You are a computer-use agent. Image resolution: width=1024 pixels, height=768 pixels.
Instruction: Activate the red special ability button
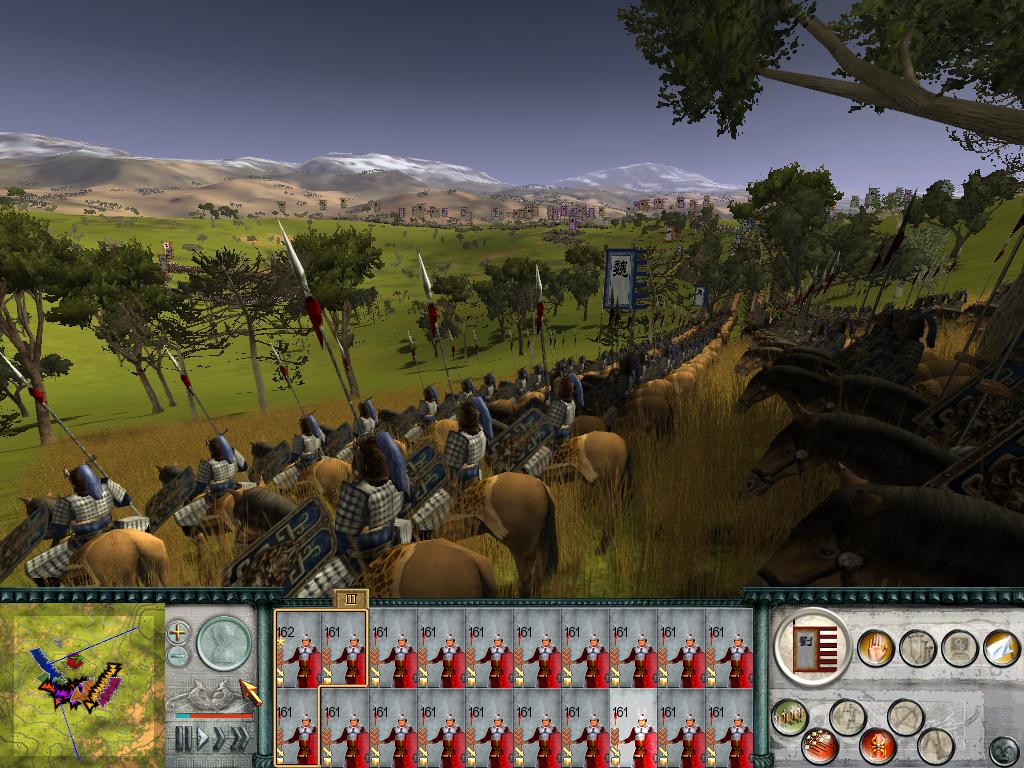(x=877, y=746)
